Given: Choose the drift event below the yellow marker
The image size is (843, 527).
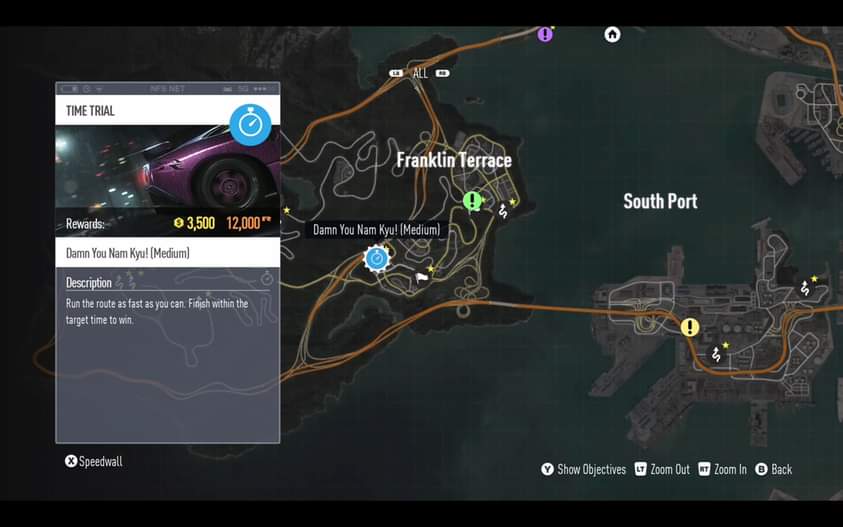Looking at the screenshot, I should 716,354.
